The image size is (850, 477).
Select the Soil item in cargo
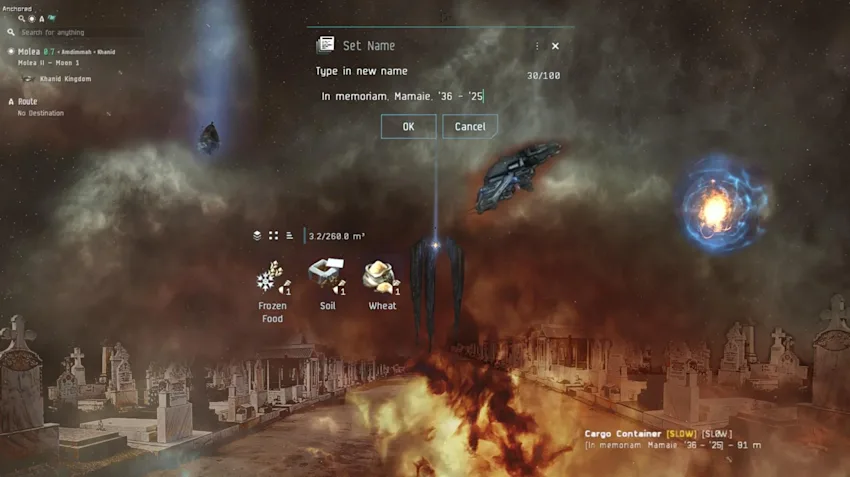click(327, 278)
